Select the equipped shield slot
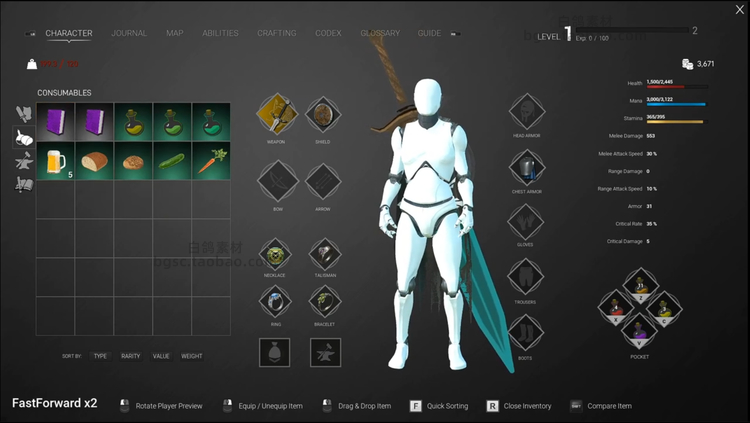750x423 pixels. 323,115
